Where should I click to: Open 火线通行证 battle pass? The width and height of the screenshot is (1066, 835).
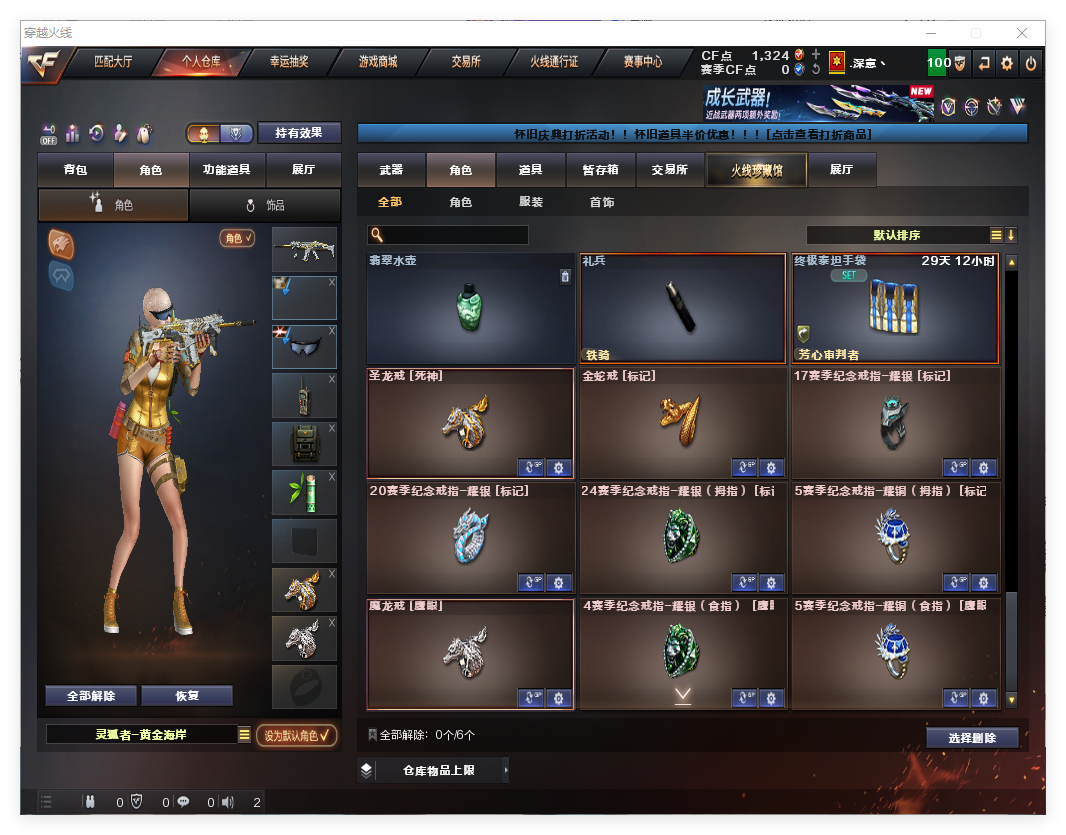(x=554, y=62)
